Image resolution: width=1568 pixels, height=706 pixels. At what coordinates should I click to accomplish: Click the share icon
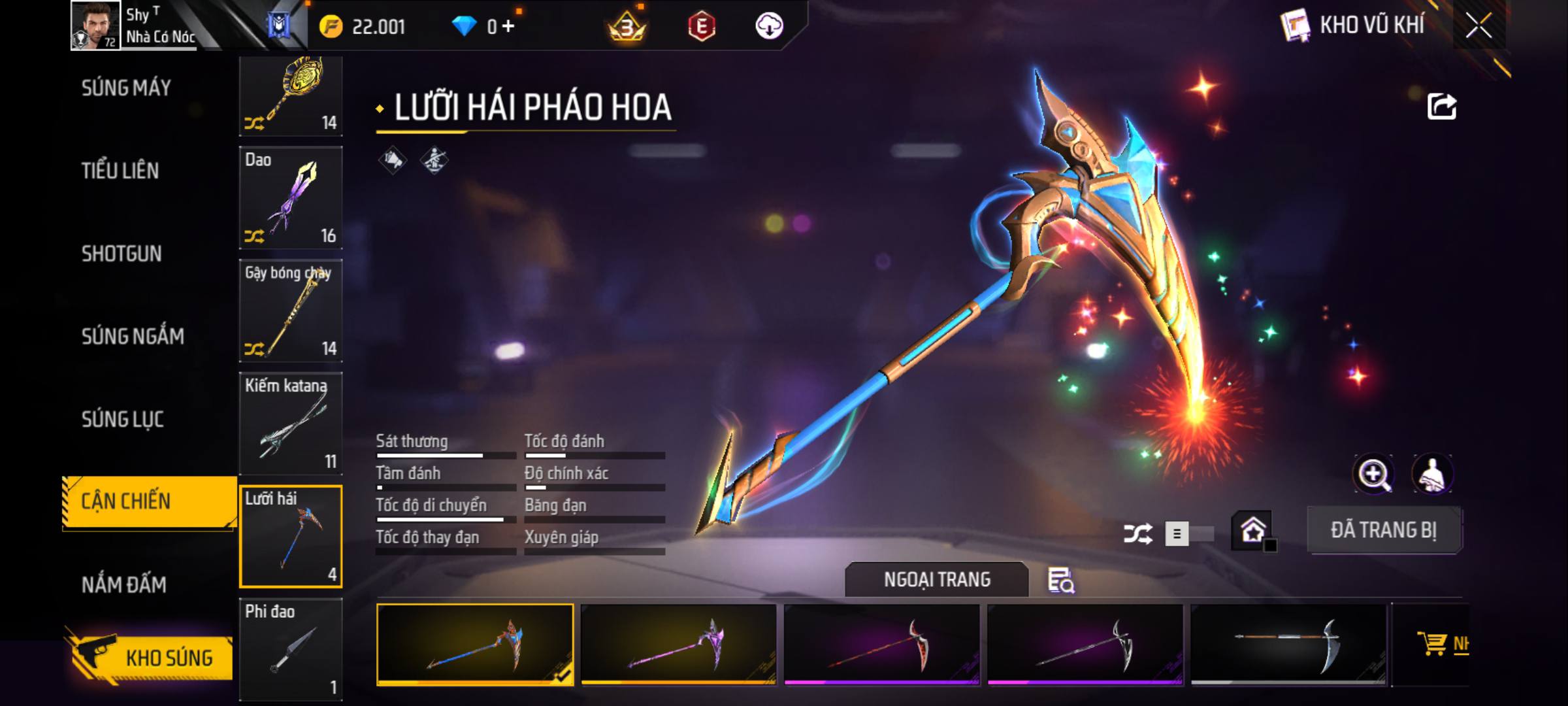pyautogui.click(x=1442, y=107)
